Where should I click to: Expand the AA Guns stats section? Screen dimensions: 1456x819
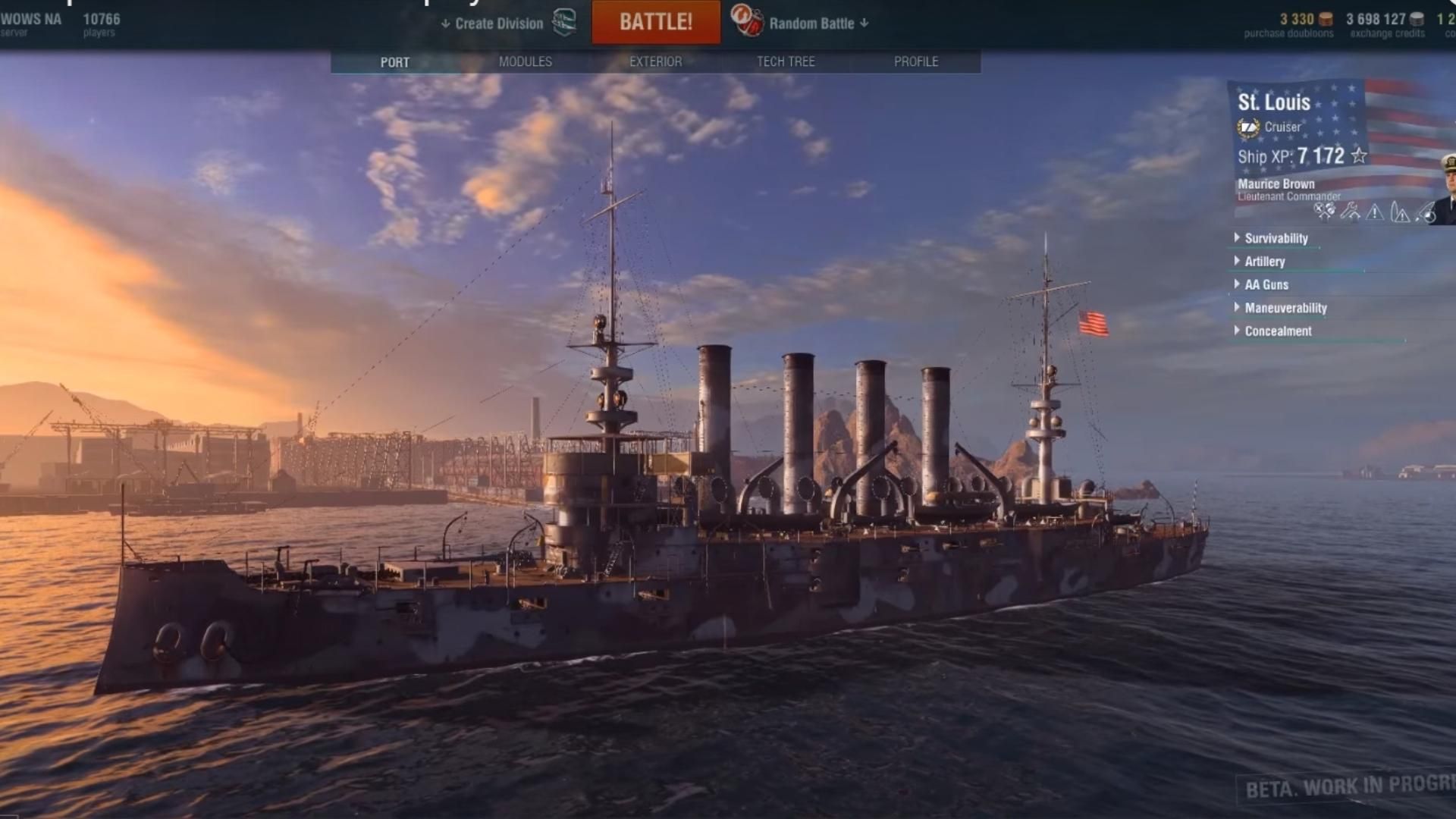point(1266,284)
